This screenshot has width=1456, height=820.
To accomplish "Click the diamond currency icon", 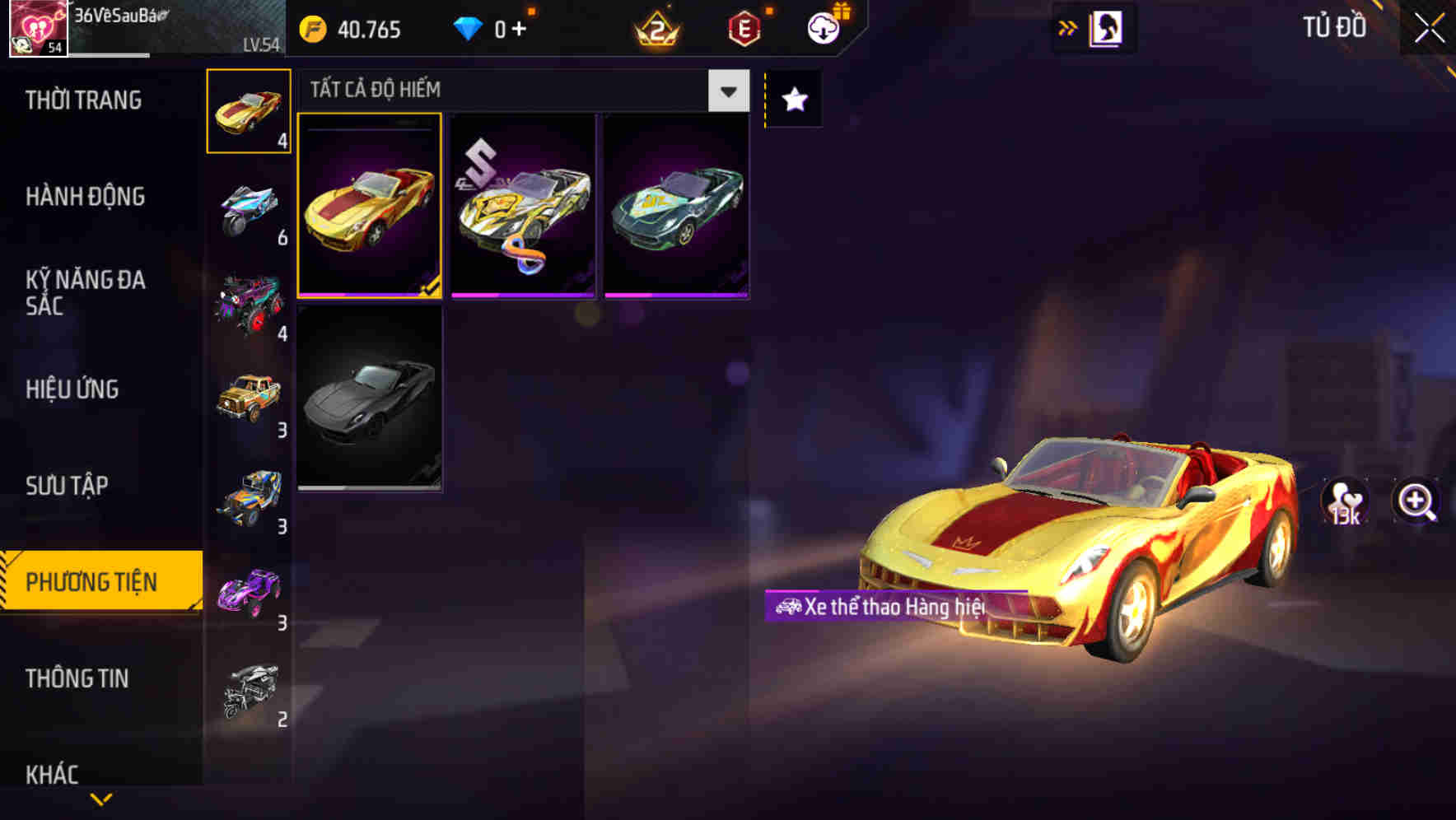I will [468, 29].
